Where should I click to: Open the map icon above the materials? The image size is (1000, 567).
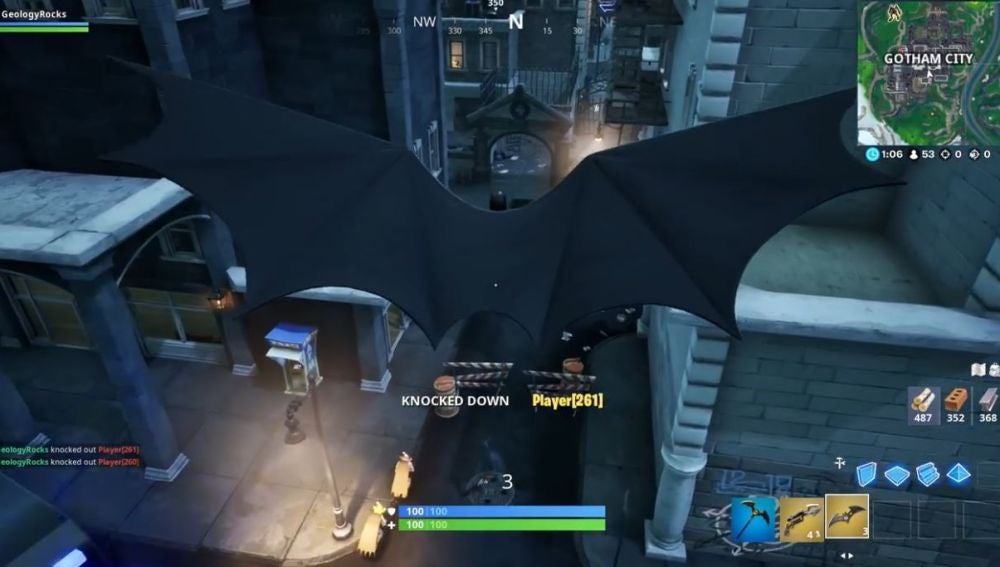coord(980,370)
